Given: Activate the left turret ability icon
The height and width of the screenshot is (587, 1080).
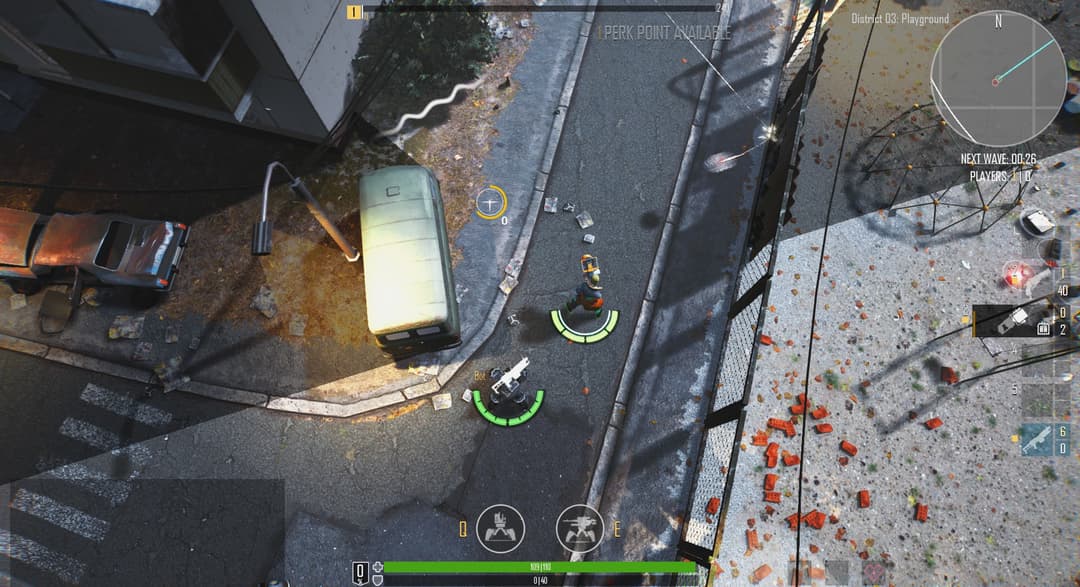Looking at the screenshot, I should tap(500, 528).
